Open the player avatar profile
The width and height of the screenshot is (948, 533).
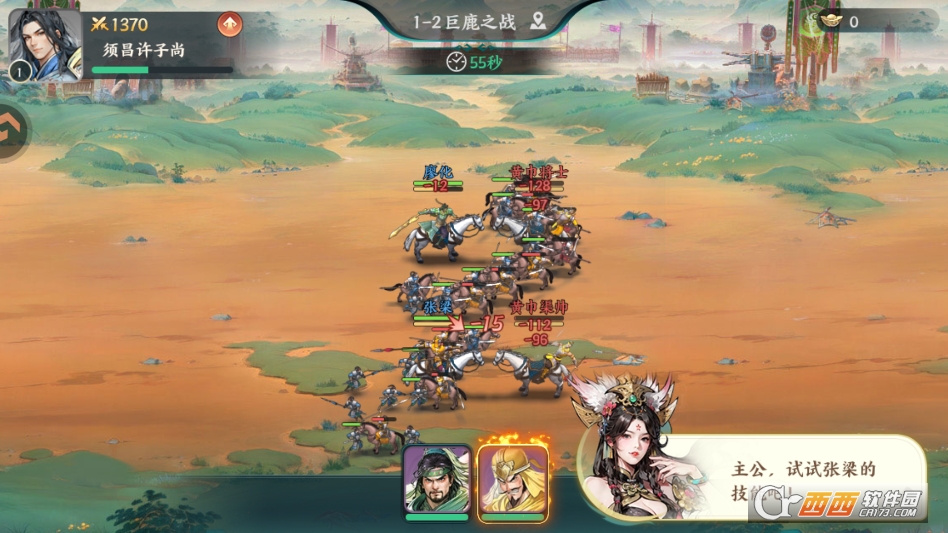[44, 44]
